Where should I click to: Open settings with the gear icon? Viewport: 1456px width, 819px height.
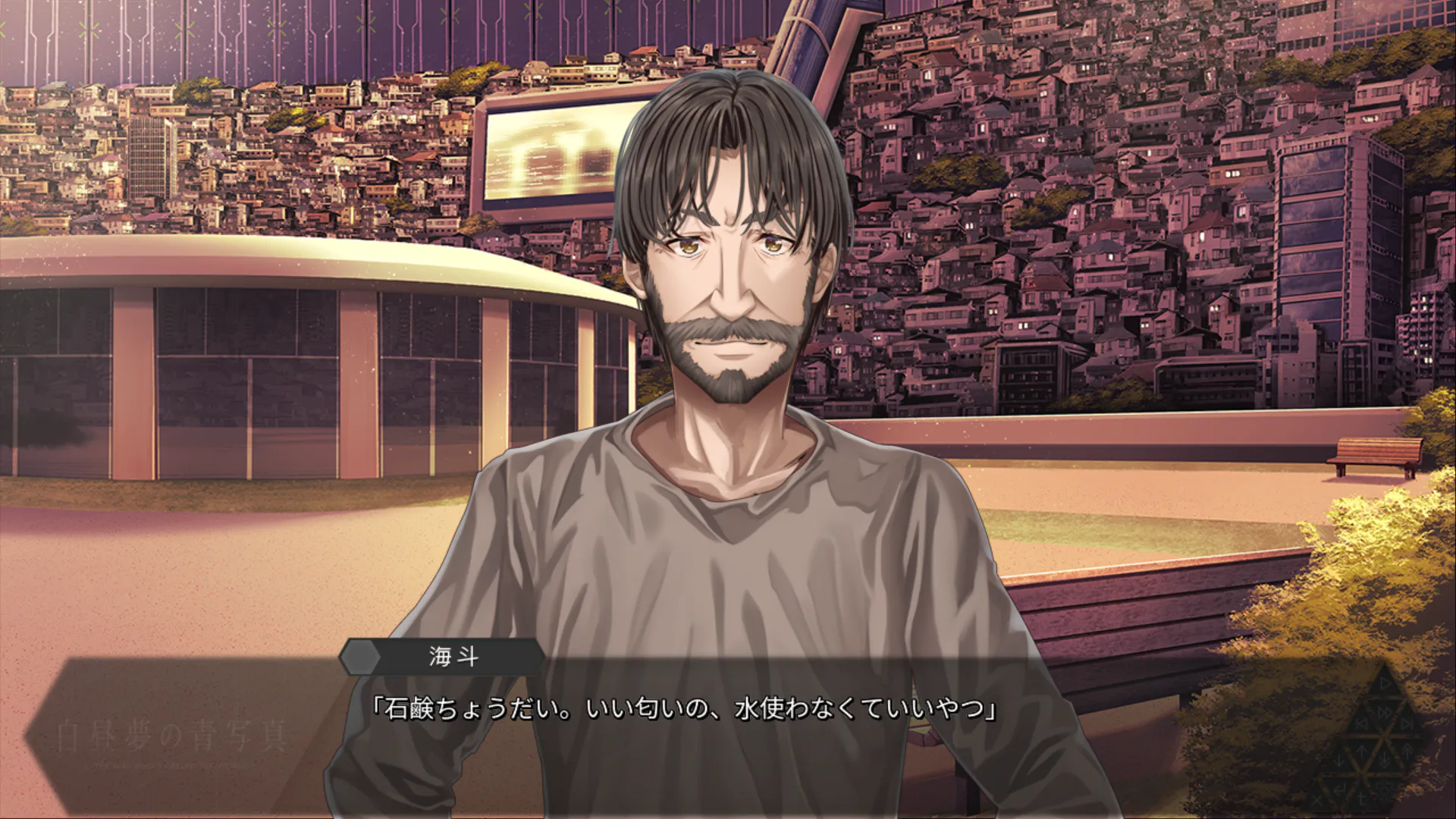(1385, 790)
